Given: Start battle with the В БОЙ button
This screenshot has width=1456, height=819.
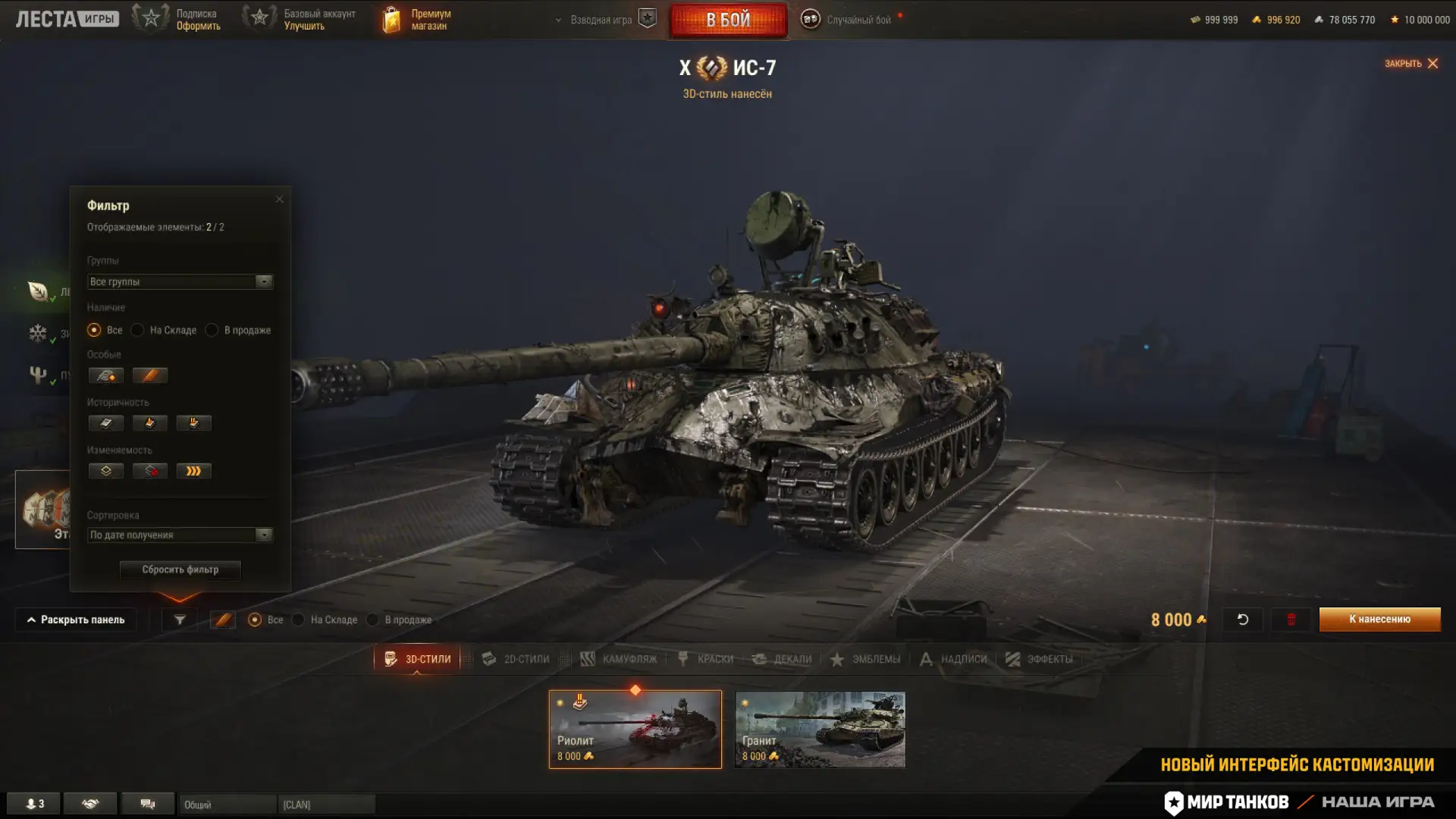Looking at the screenshot, I should click(728, 20).
